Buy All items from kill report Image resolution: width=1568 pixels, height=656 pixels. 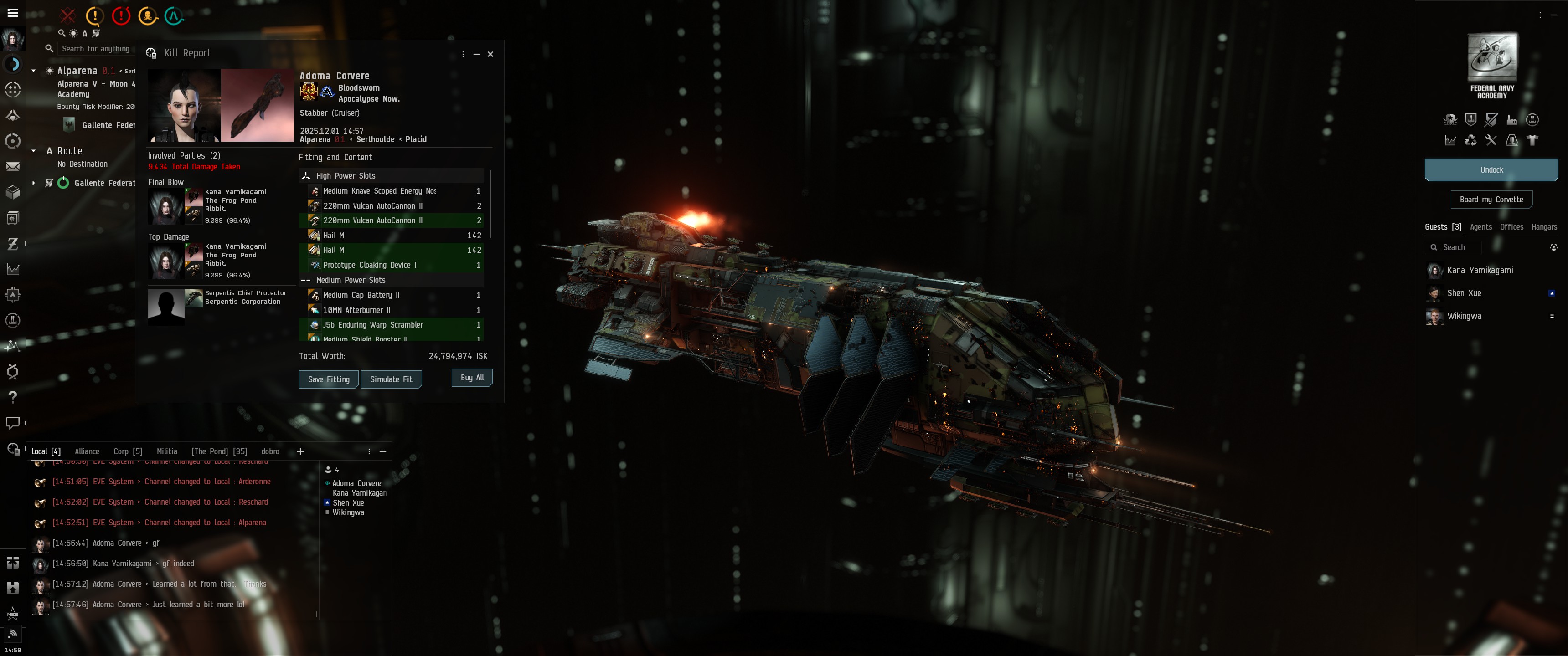472,378
